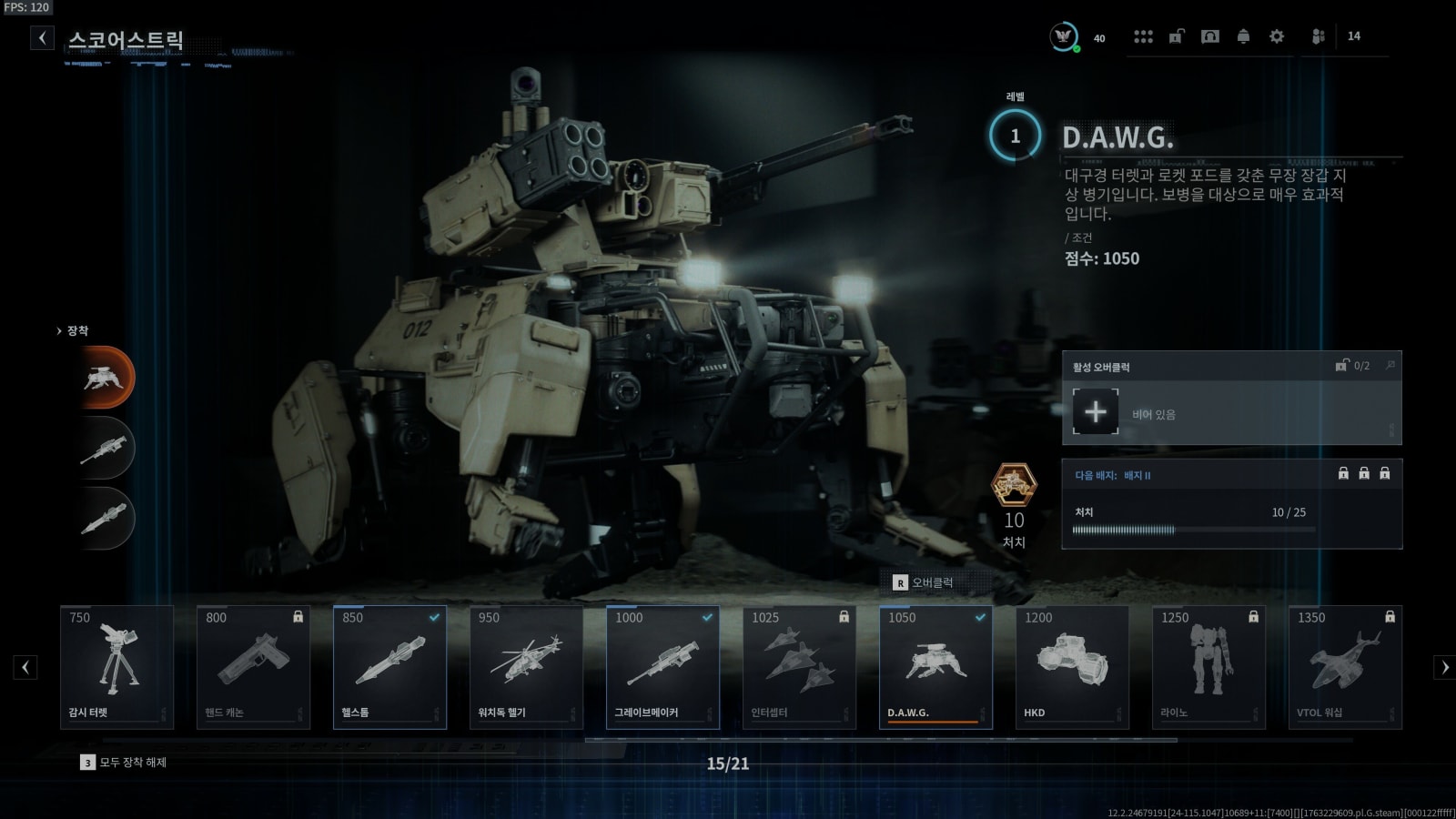This screenshot has width=1456, height=819.
Task: Show more scorestreaks with right arrow
Action: 1444,667
